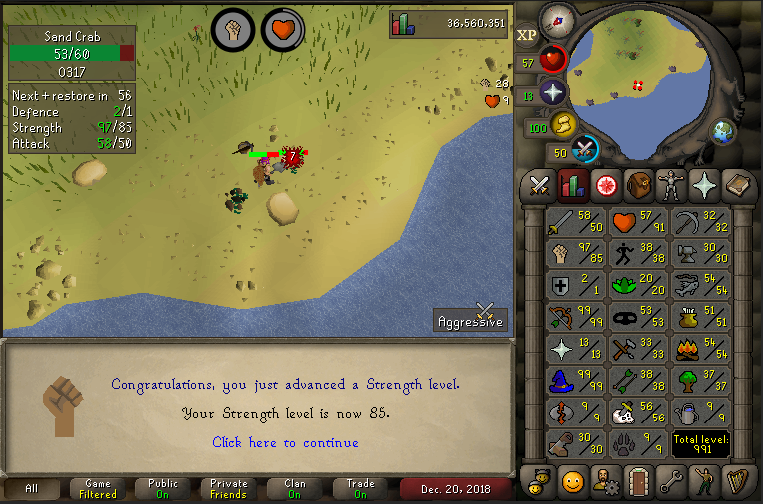Toggle the XP drops button
763x504 pixels.
pyautogui.click(x=527, y=35)
